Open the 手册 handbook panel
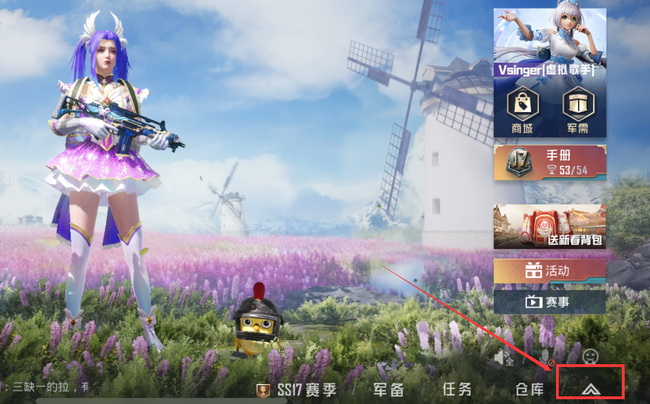Image resolution: width=650 pixels, height=404 pixels. 549,162
